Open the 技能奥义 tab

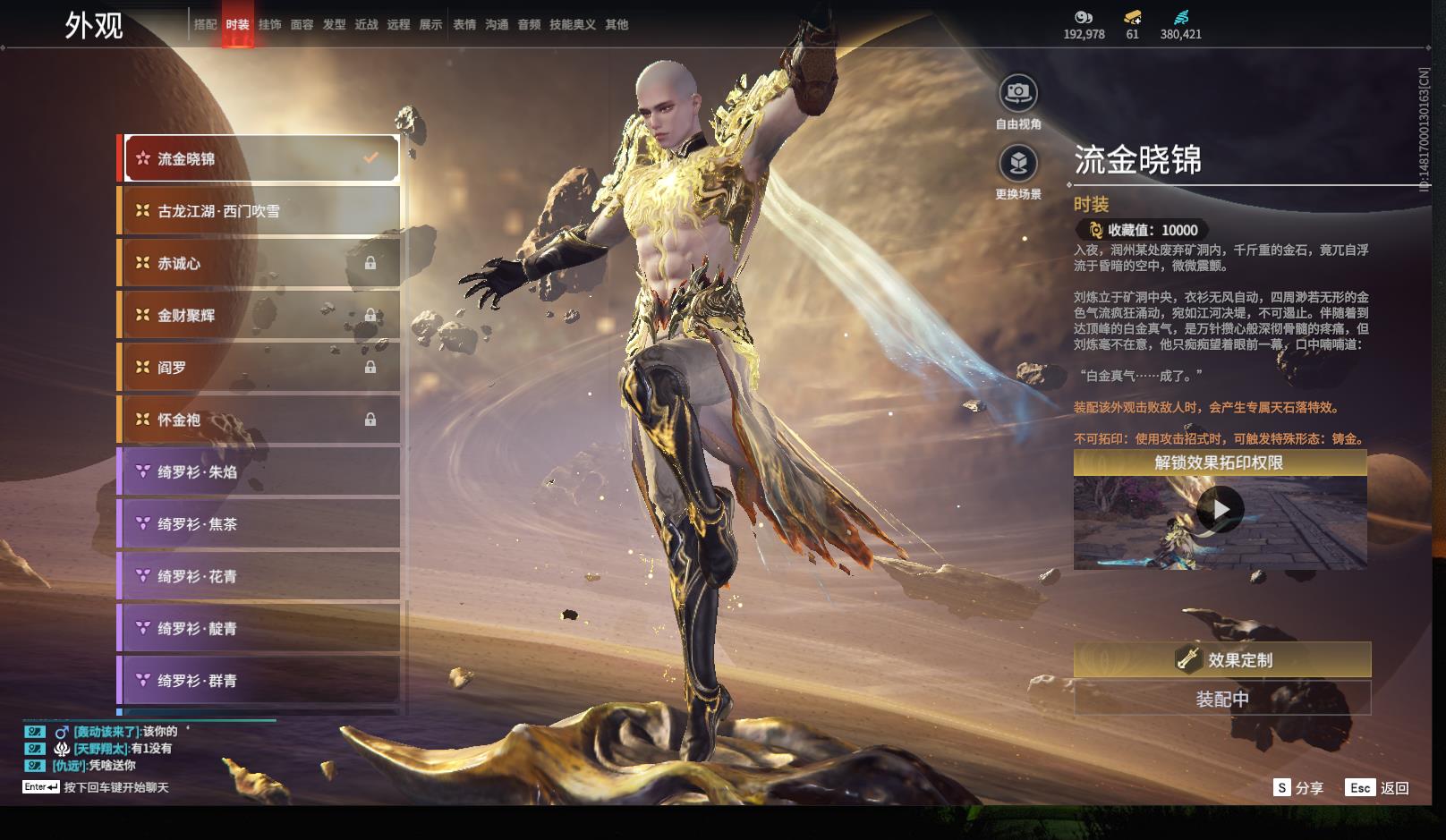click(x=572, y=25)
